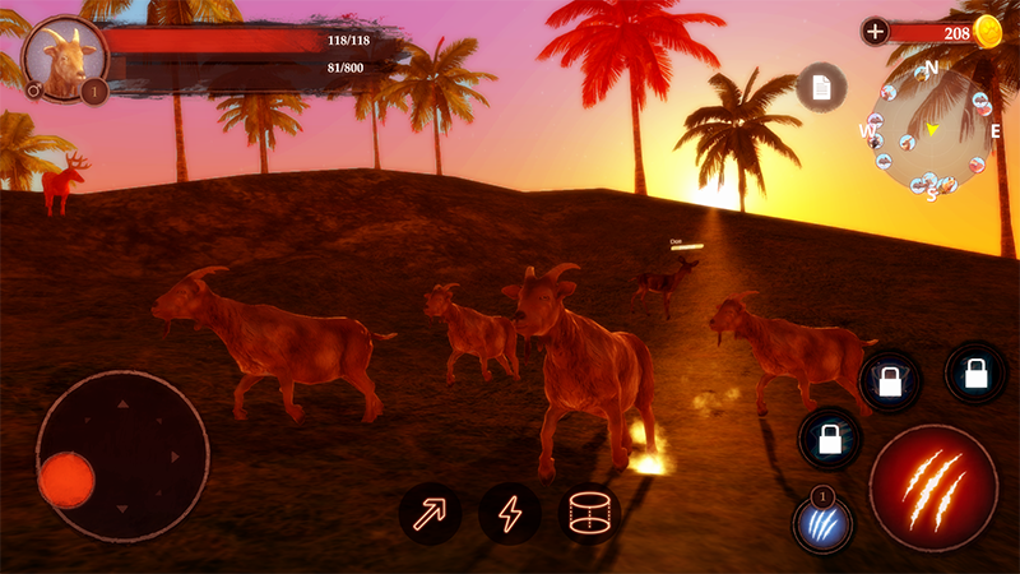The image size is (1020, 574).
Task: Use the blue claw skill
Action: coord(823,524)
